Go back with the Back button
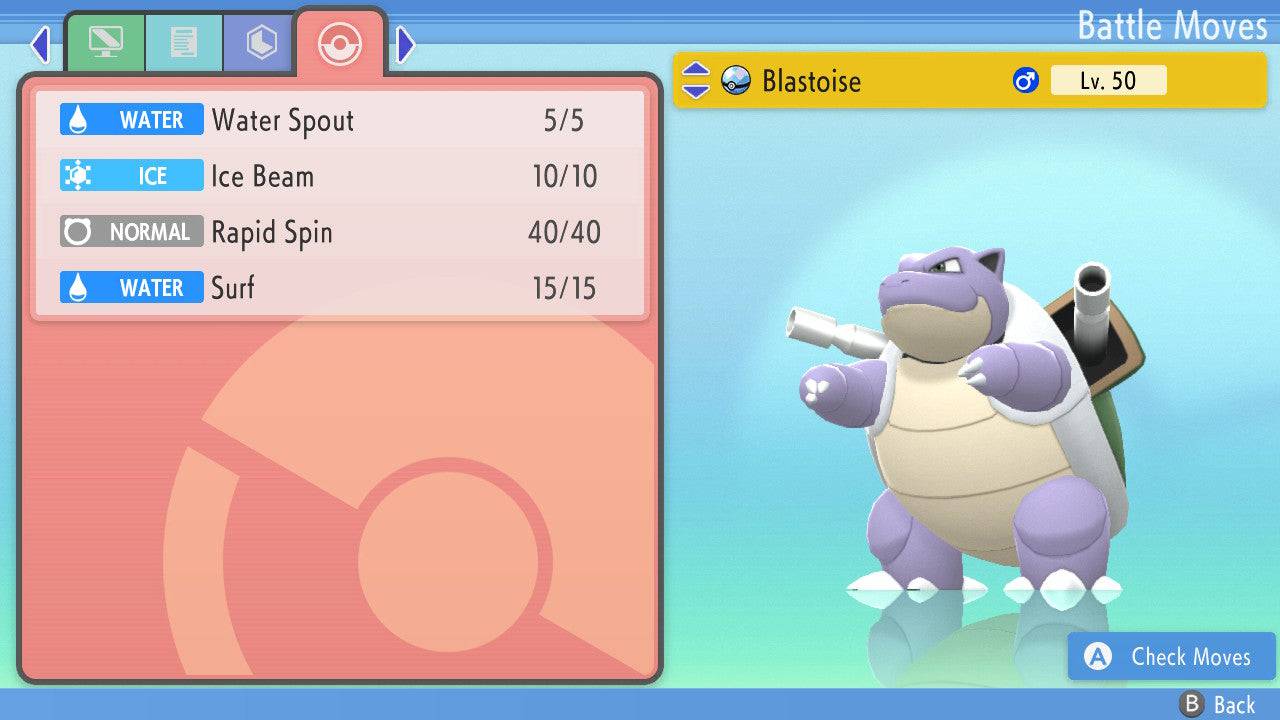This screenshot has height=720, width=1280. [x=1218, y=705]
